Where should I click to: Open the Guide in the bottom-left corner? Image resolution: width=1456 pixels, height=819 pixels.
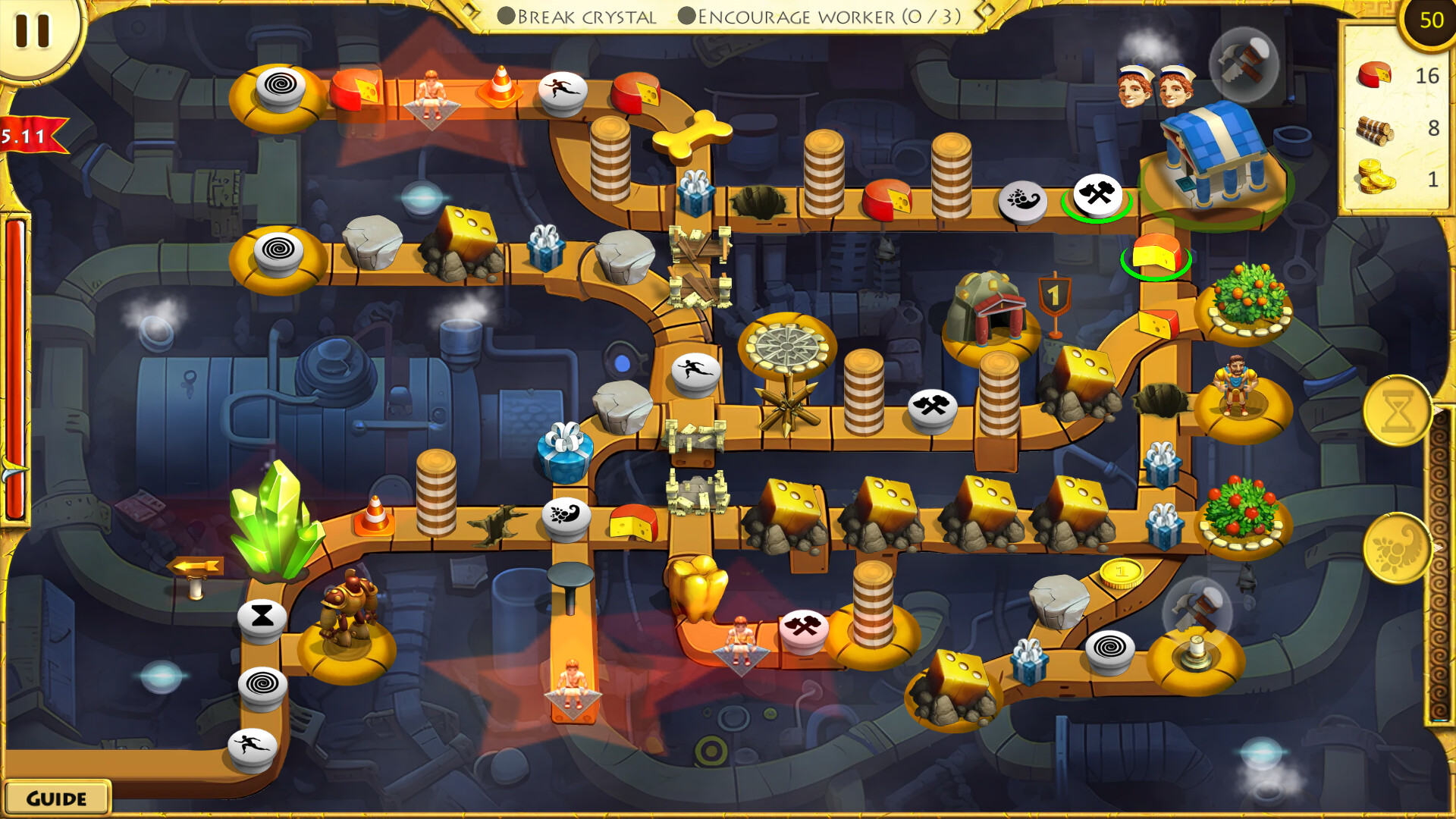pyautogui.click(x=55, y=798)
